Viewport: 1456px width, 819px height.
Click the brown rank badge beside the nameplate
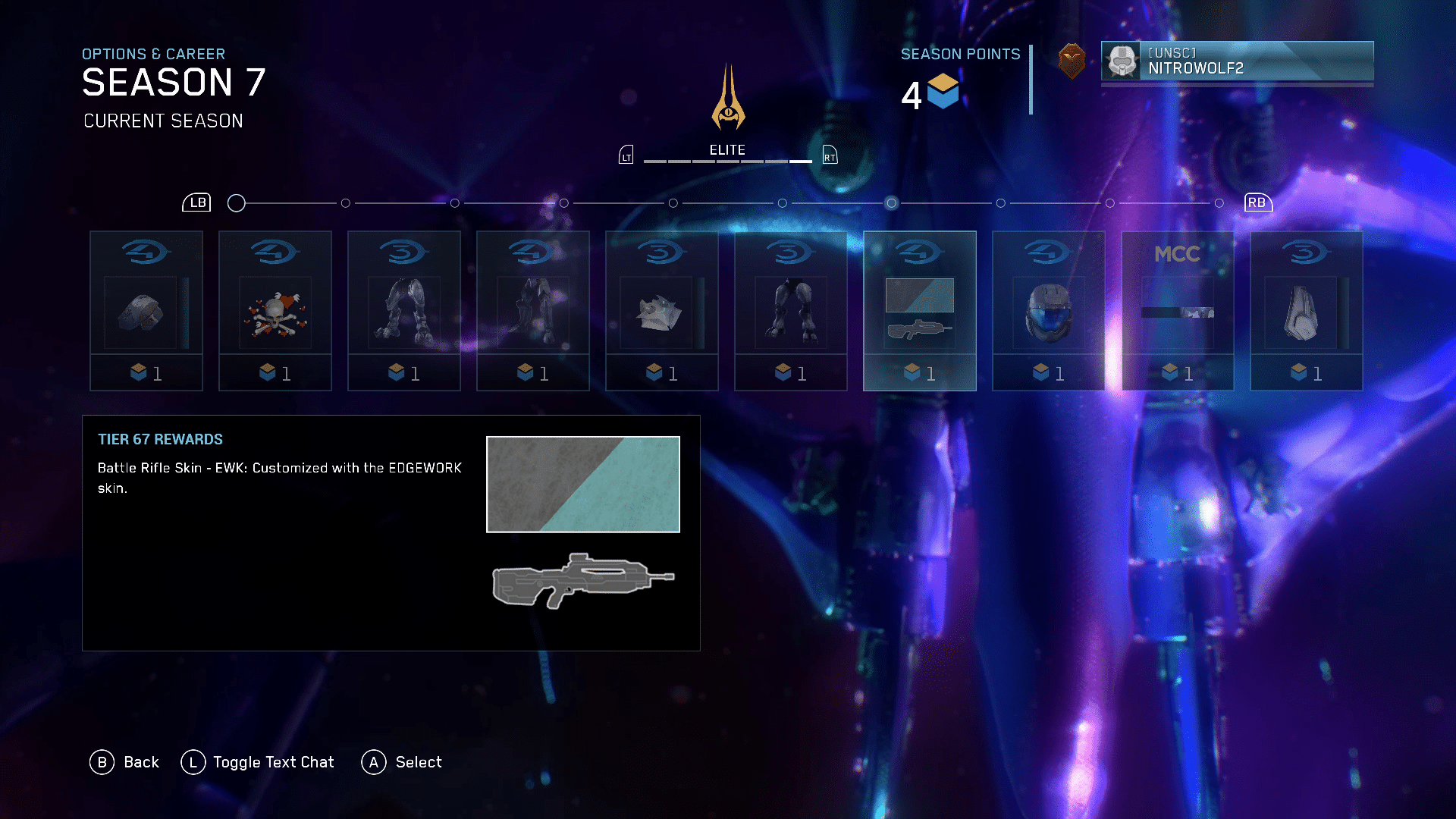(x=1072, y=61)
